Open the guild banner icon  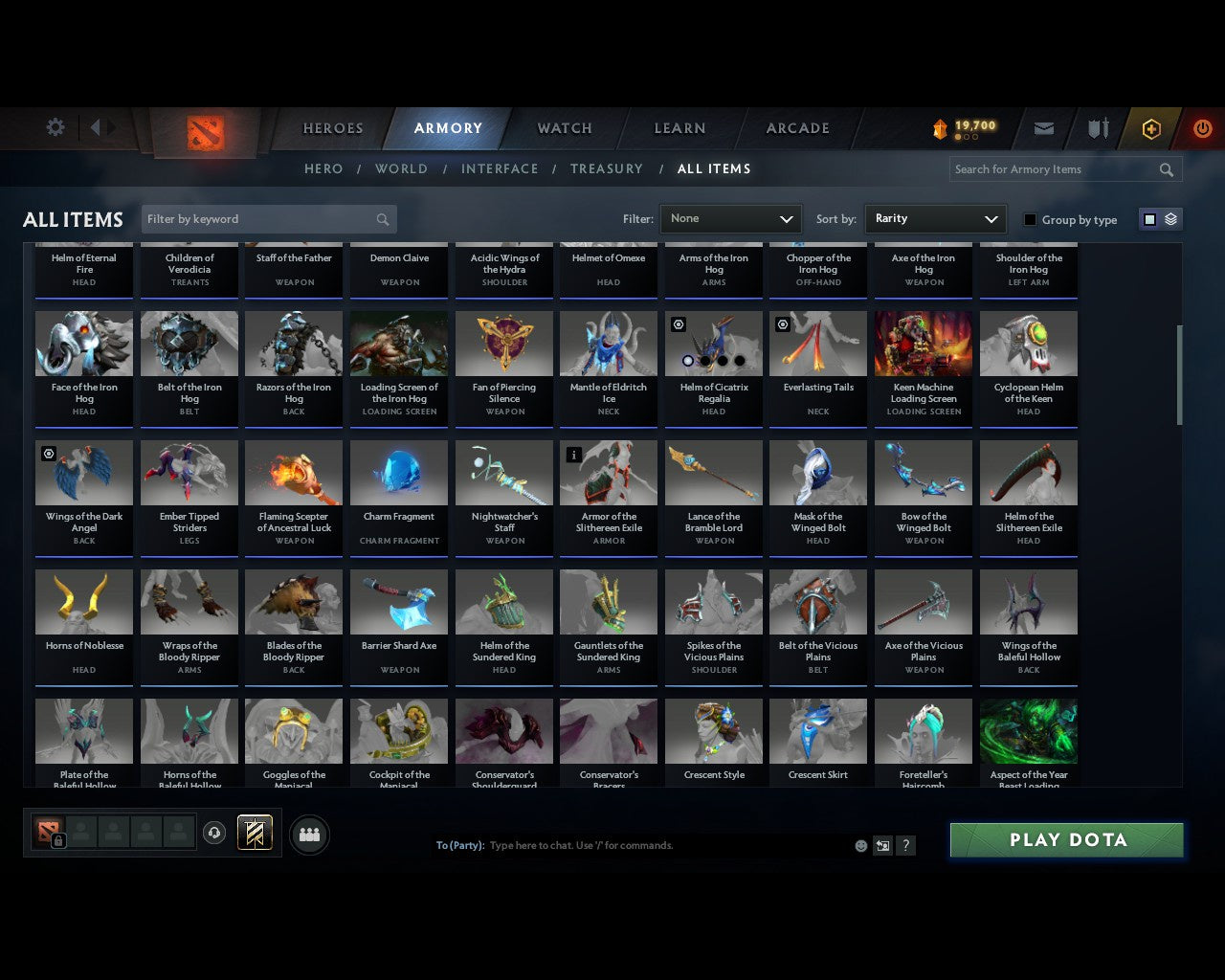255,833
